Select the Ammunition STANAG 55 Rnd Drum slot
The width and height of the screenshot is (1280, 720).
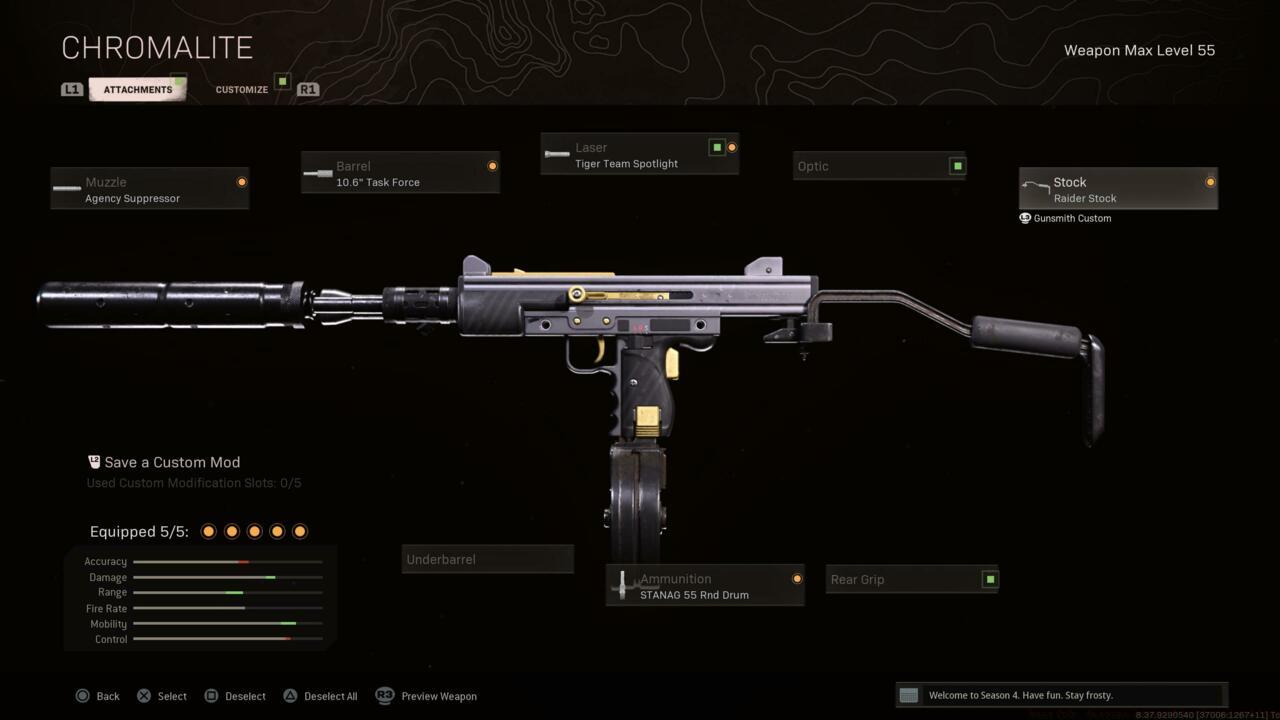(705, 586)
